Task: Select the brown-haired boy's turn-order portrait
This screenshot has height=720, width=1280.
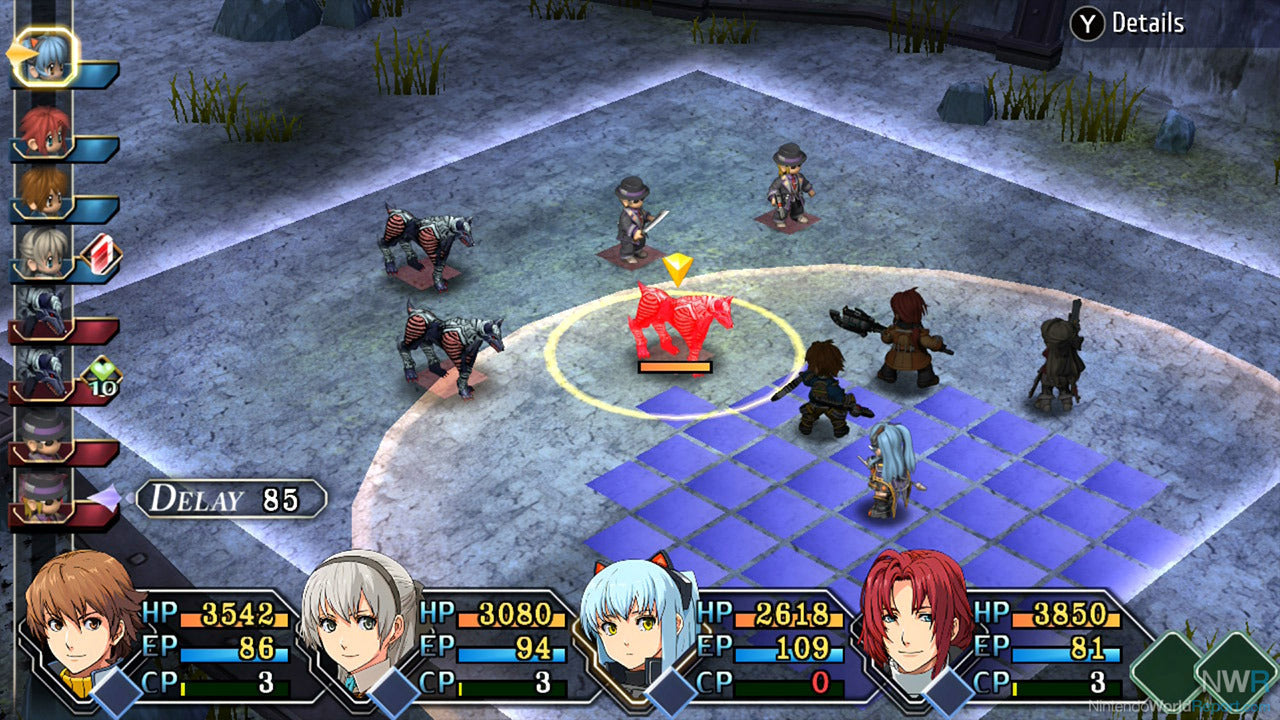Action: 45,190
